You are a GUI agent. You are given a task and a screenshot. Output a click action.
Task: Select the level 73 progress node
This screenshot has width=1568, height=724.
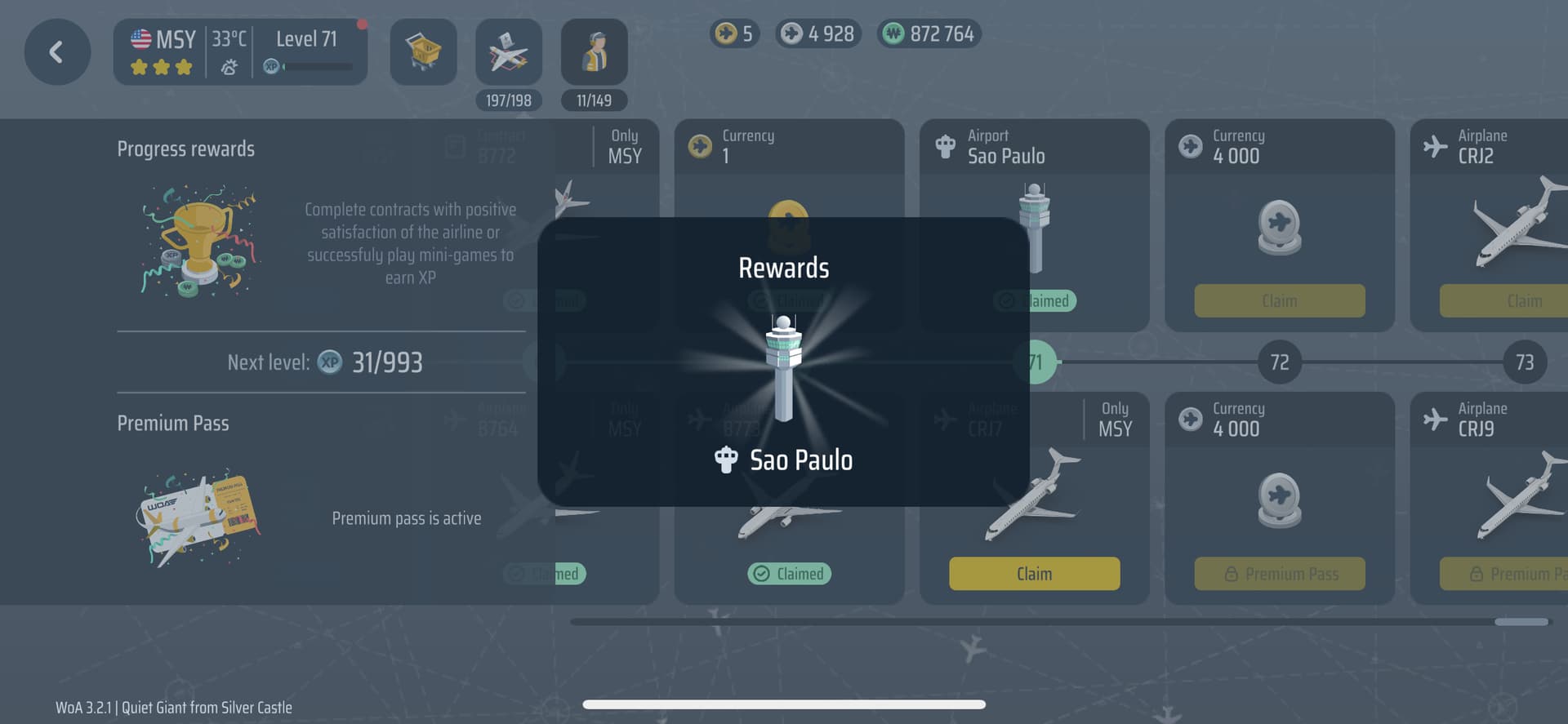1524,362
